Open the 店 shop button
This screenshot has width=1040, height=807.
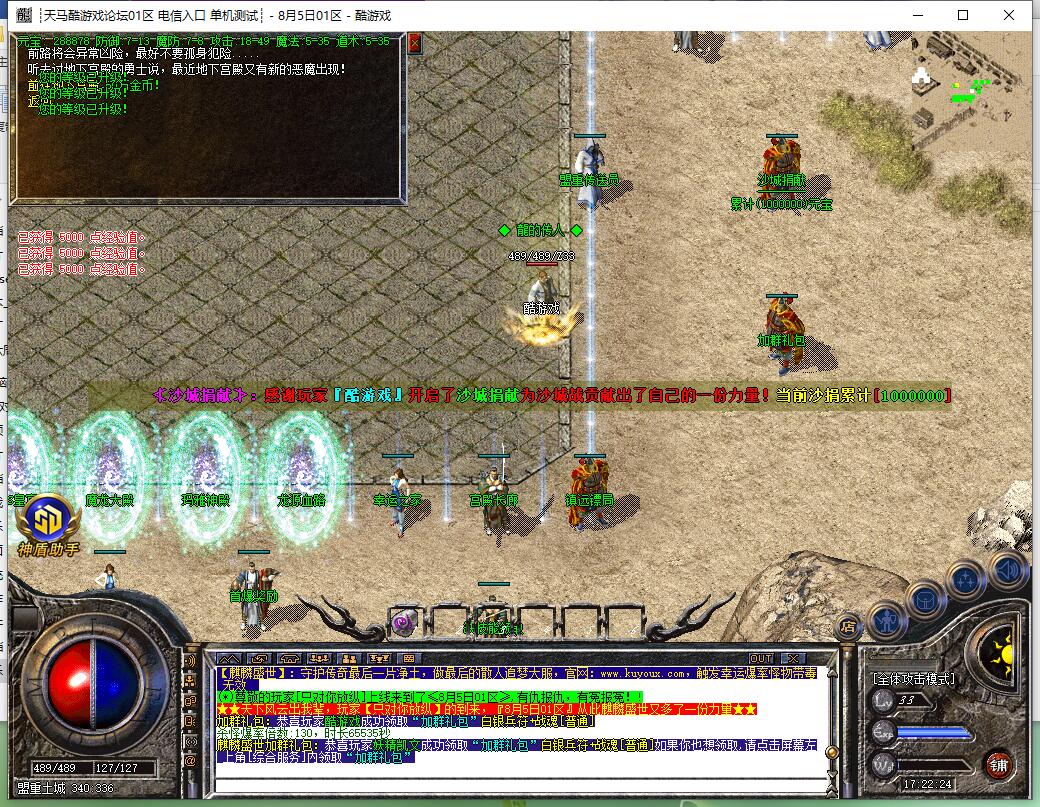point(848,628)
